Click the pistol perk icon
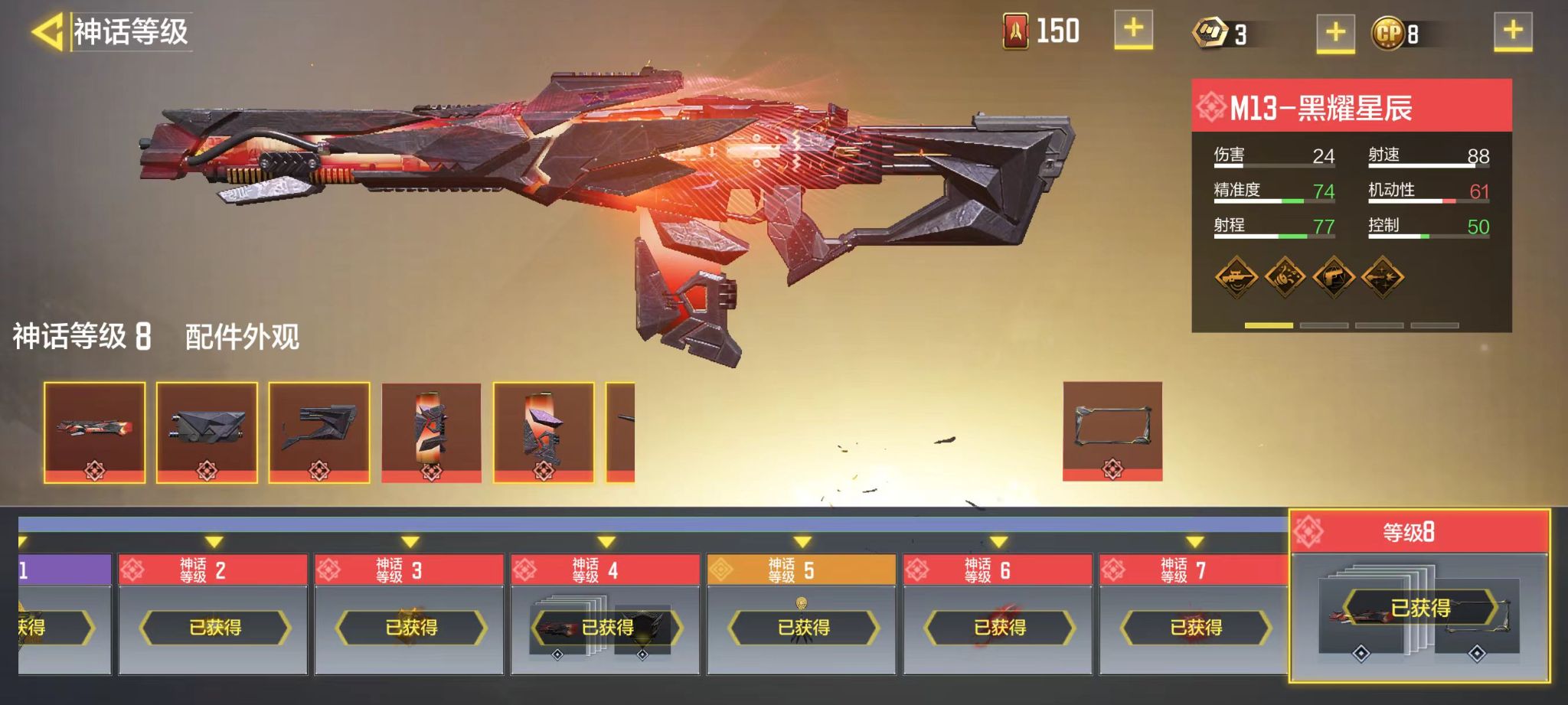This screenshot has width=1568, height=705. 1334,276
